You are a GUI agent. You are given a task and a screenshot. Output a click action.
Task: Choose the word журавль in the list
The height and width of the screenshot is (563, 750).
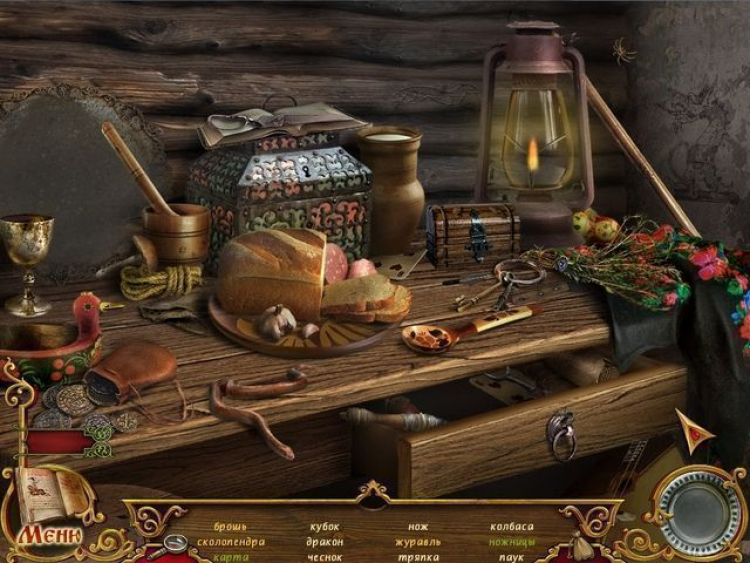pyautogui.click(x=418, y=542)
